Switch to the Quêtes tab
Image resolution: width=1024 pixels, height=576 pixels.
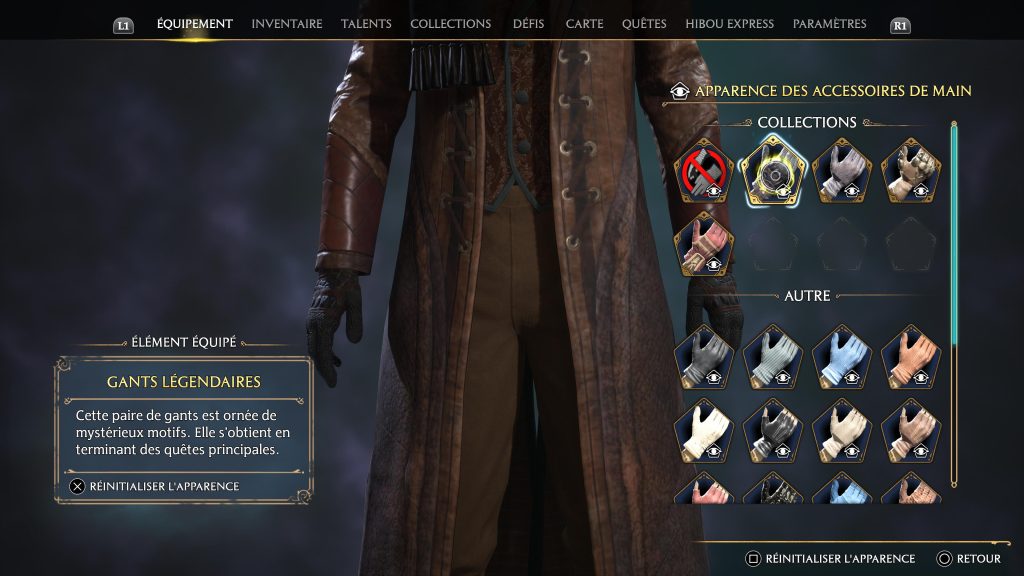point(644,24)
